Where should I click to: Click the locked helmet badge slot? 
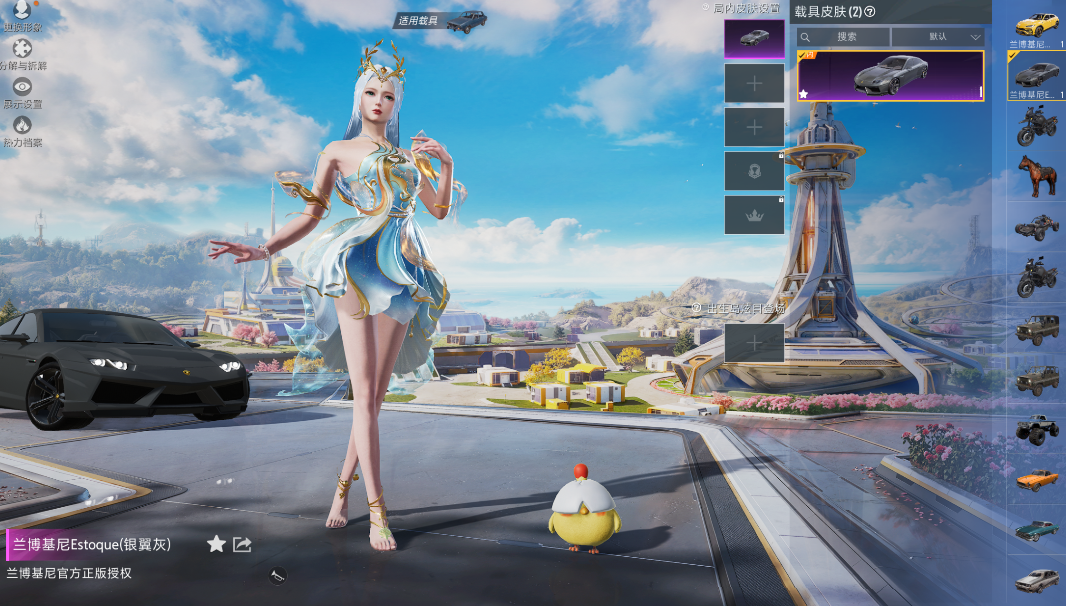click(754, 171)
